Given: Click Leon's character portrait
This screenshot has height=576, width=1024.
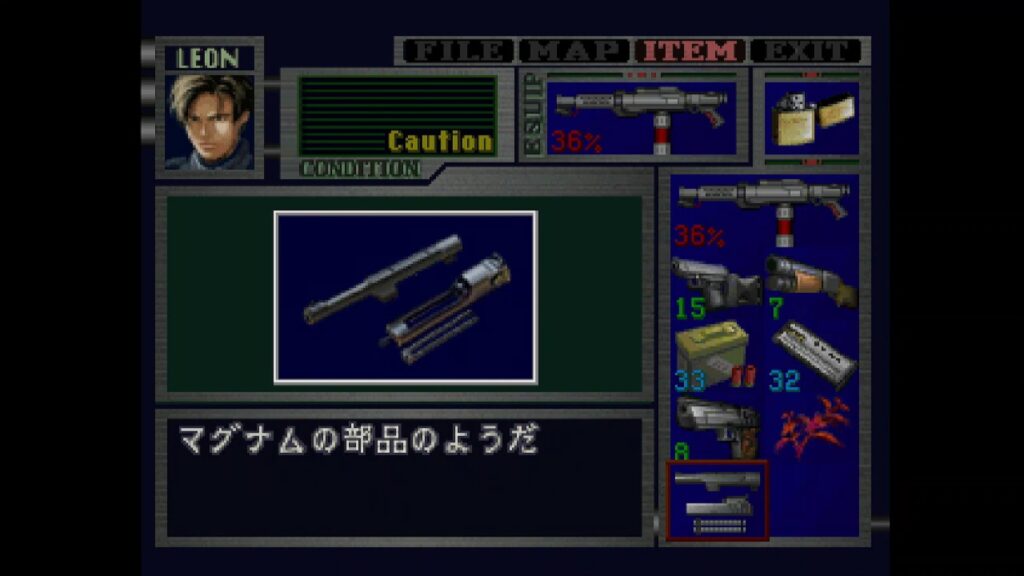Looking at the screenshot, I should [210, 121].
